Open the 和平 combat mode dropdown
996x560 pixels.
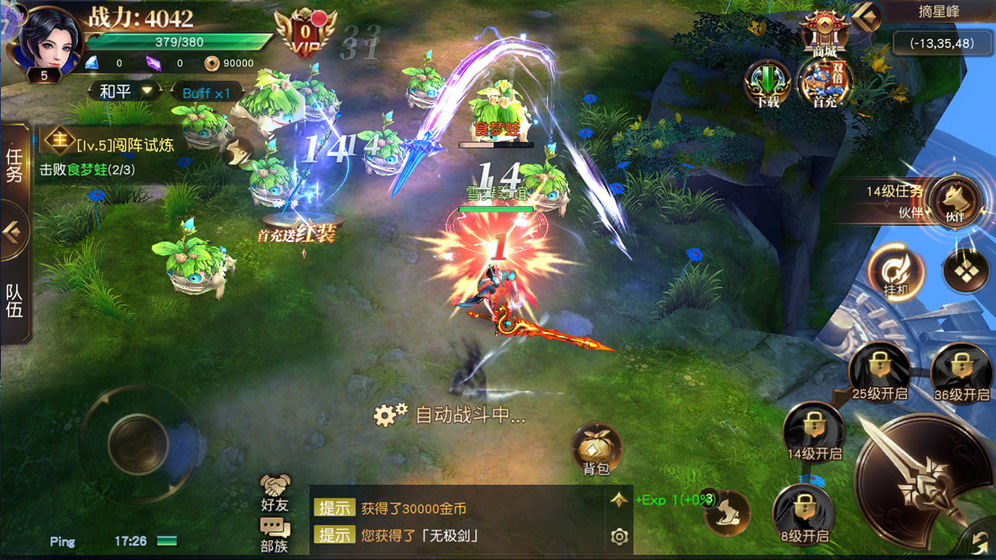pyautogui.click(x=128, y=91)
